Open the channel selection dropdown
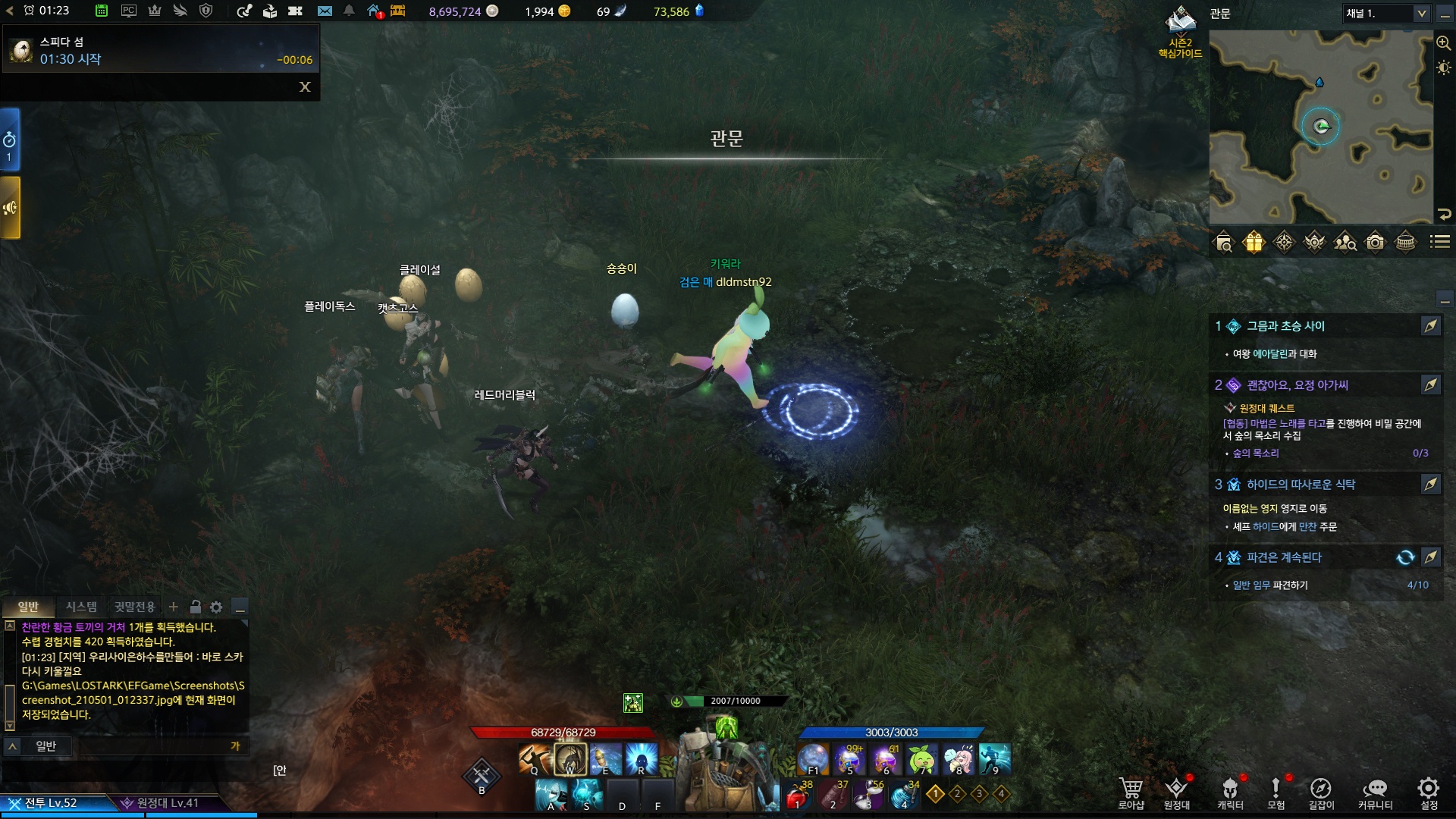 point(1421,14)
